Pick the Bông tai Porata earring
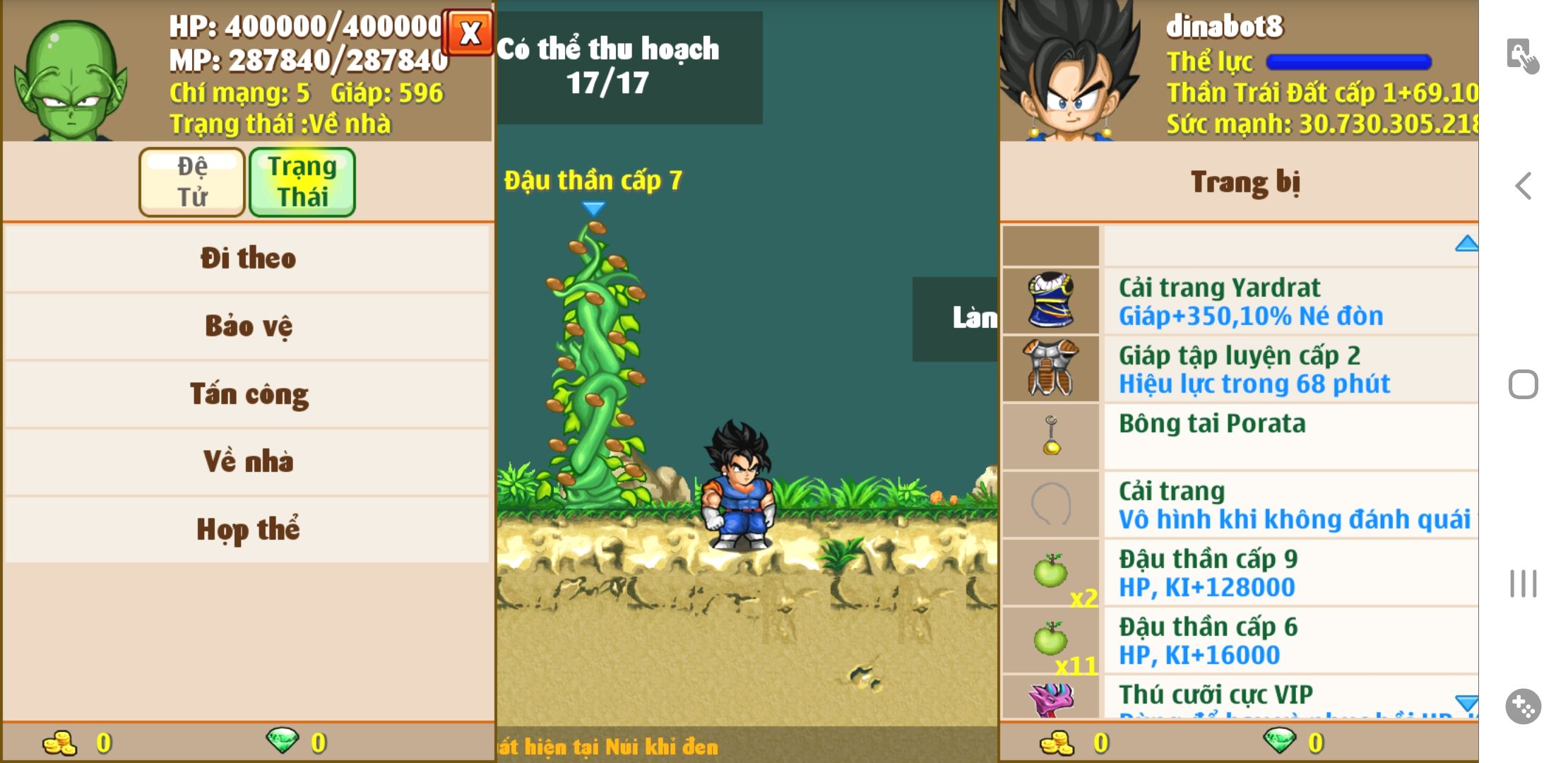The image size is (1568, 763). point(1239,437)
